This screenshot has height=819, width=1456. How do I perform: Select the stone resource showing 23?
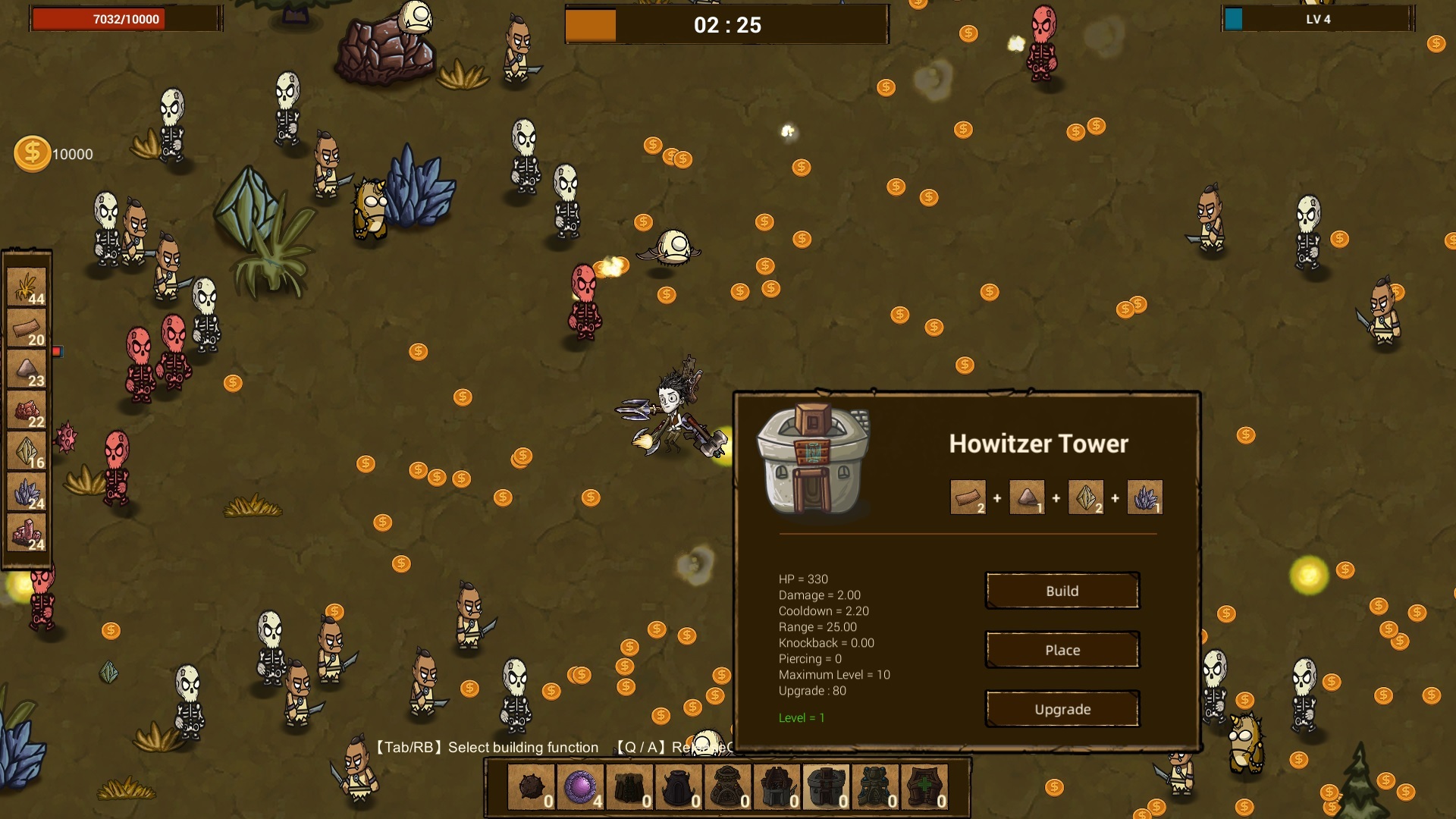point(27,370)
